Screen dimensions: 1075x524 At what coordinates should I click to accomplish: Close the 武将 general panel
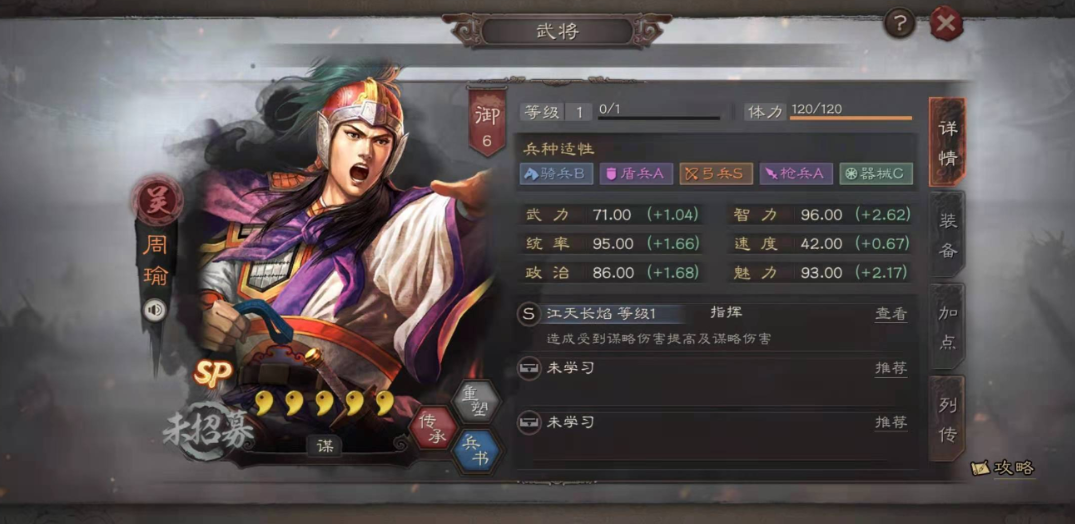click(x=946, y=23)
